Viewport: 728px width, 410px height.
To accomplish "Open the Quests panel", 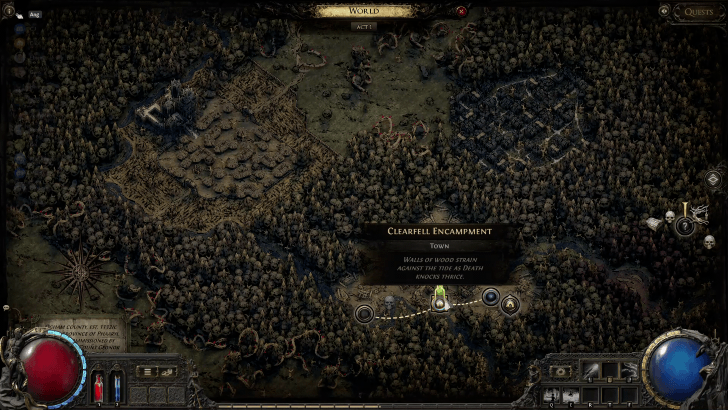I will pyautogui.click(x=699, y=12).
